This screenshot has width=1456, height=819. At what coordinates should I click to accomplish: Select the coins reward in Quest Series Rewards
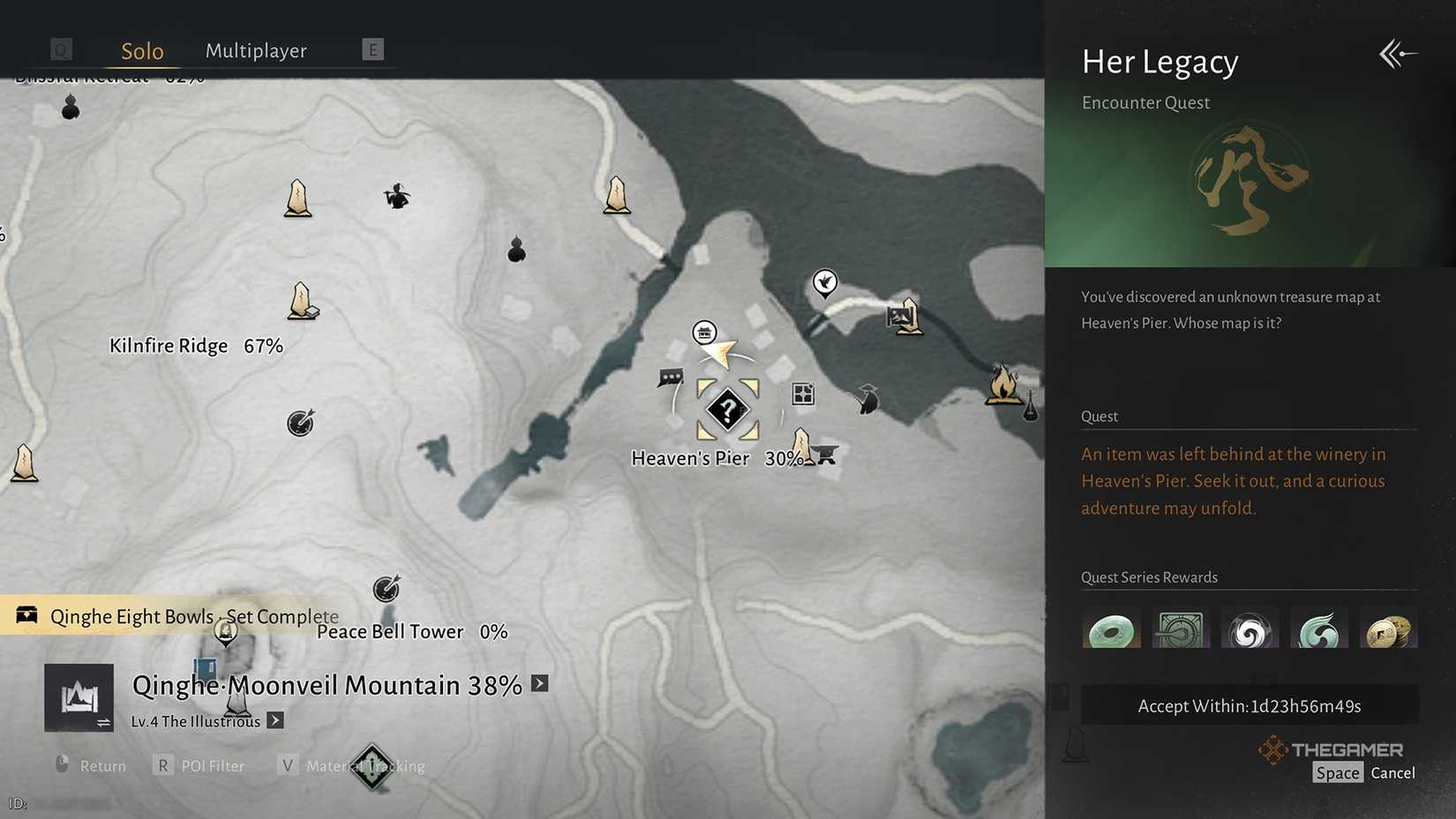1389,627
